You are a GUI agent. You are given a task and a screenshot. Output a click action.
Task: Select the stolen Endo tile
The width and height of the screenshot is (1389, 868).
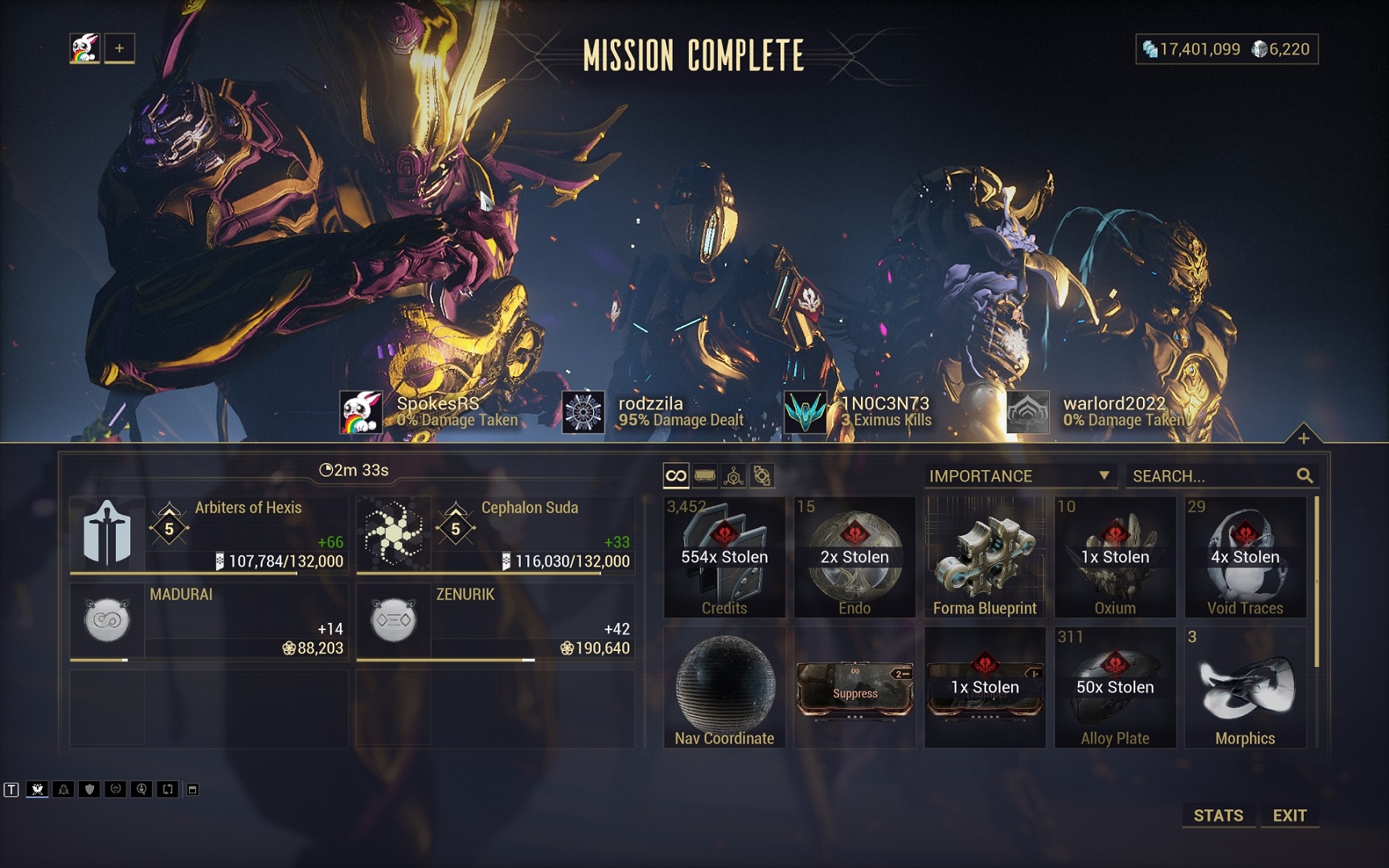(854, 557)
